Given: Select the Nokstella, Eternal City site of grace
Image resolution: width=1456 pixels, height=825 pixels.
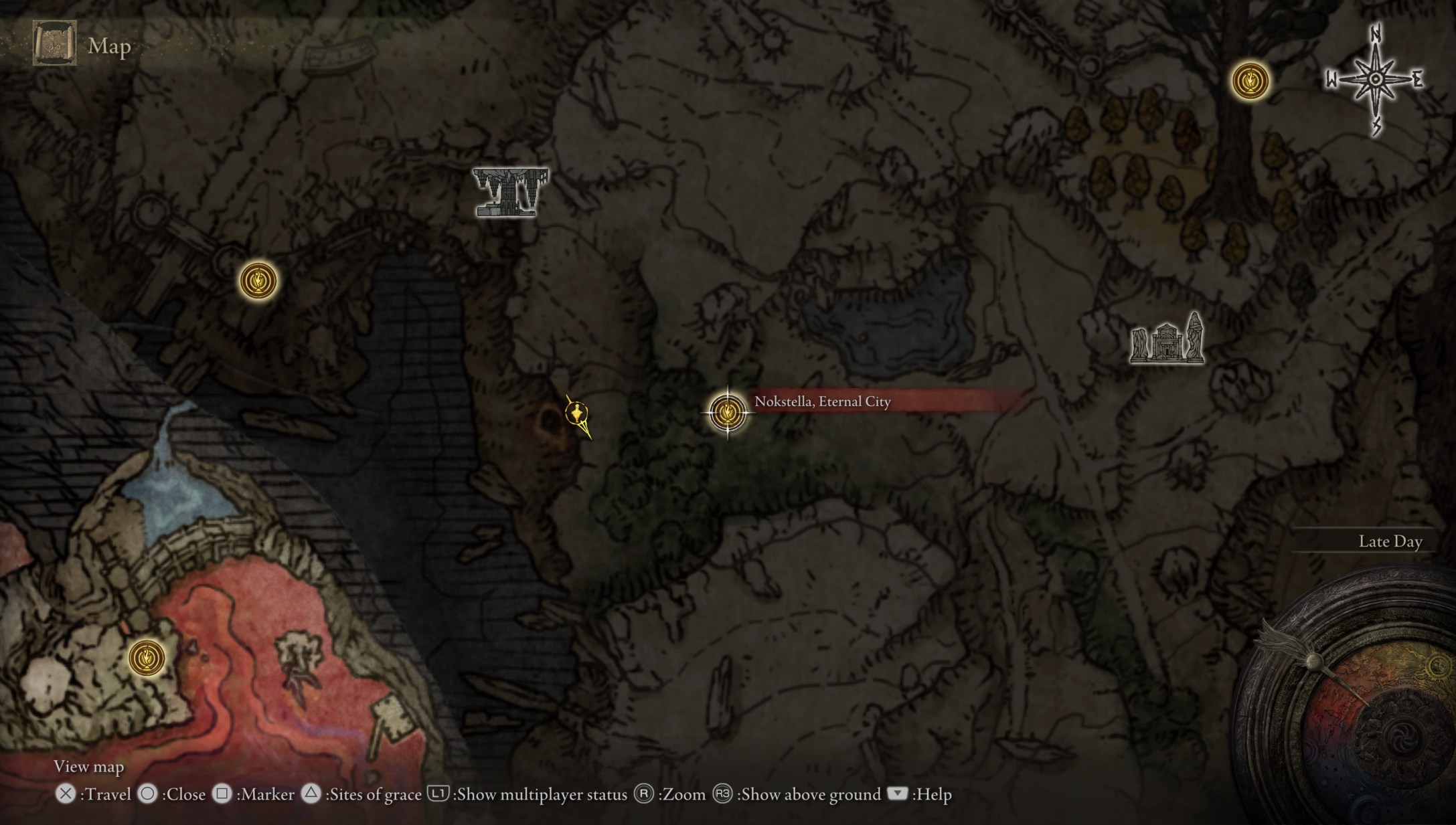Looking at the screenshot, I should tap(727, 412).
